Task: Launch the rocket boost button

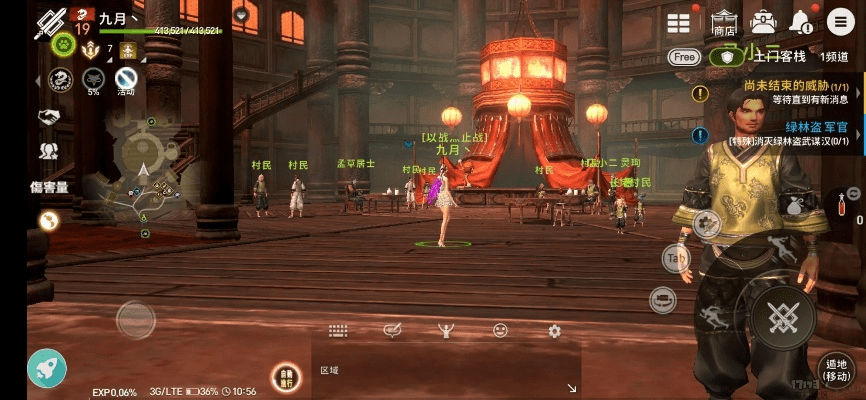Action: (x=46, y=367)
